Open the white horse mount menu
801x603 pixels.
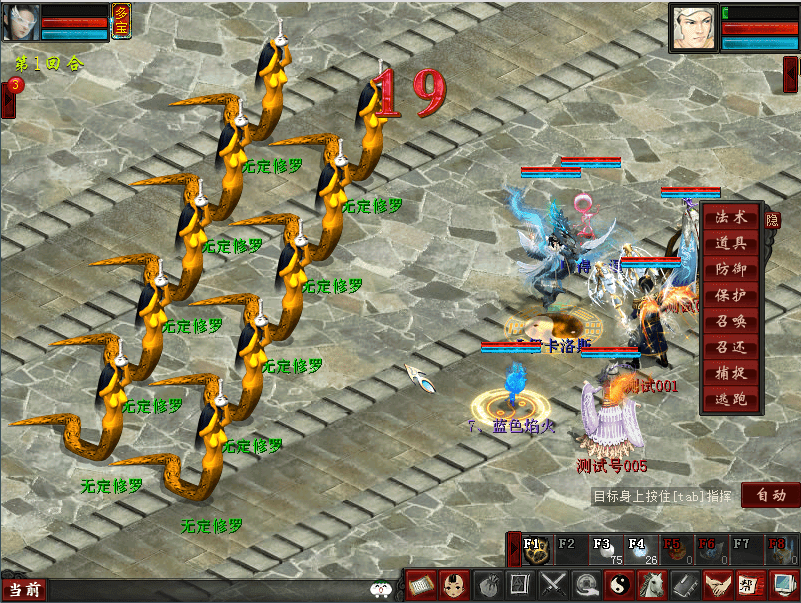651,584
